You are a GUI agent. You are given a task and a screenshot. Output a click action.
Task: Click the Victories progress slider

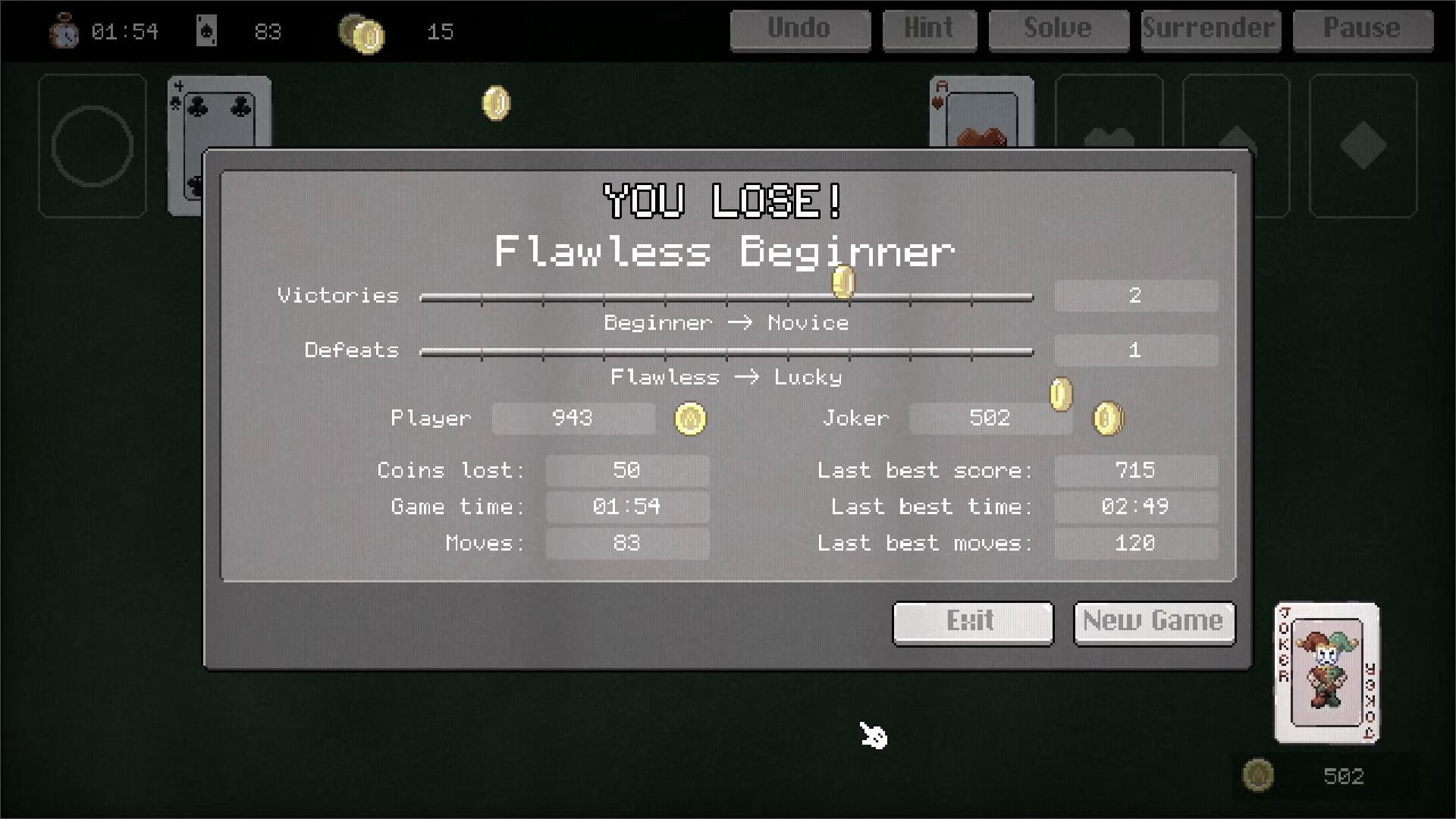726,297
